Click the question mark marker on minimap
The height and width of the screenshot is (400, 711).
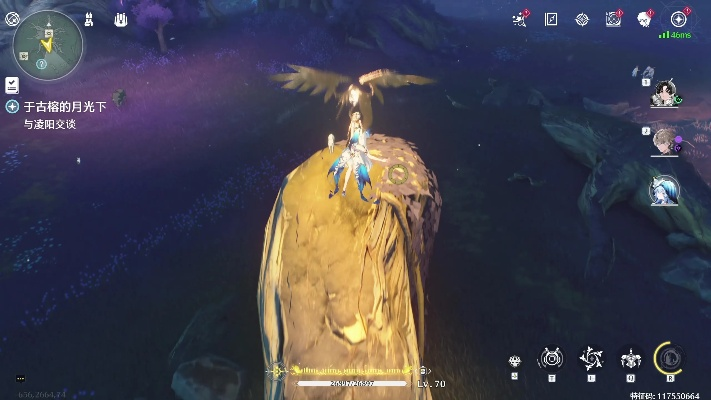click(42, 63)
